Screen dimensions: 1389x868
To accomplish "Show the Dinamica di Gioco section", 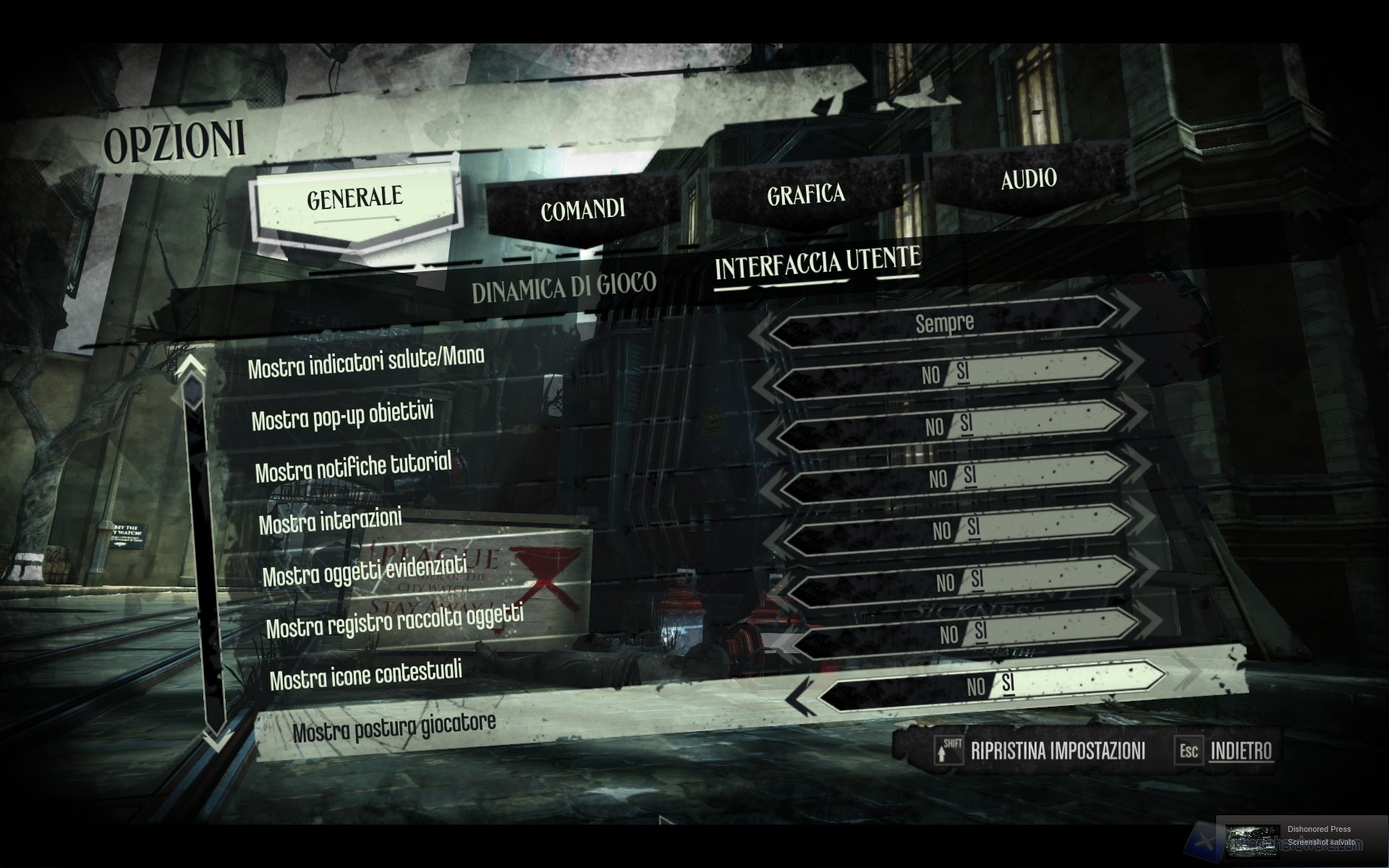I will (x=564, y=288).
